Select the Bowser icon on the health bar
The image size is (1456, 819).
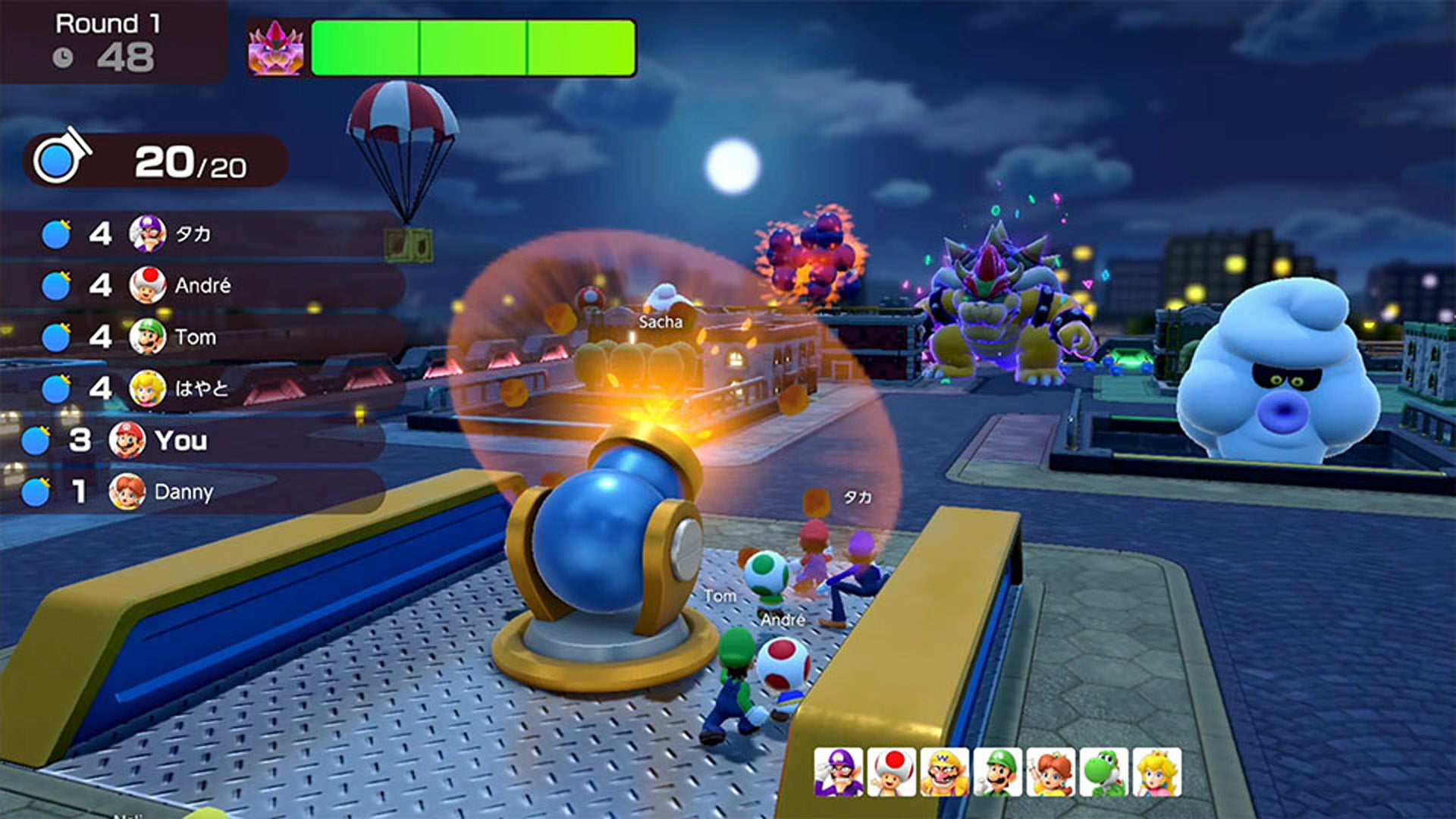point(273,47)
